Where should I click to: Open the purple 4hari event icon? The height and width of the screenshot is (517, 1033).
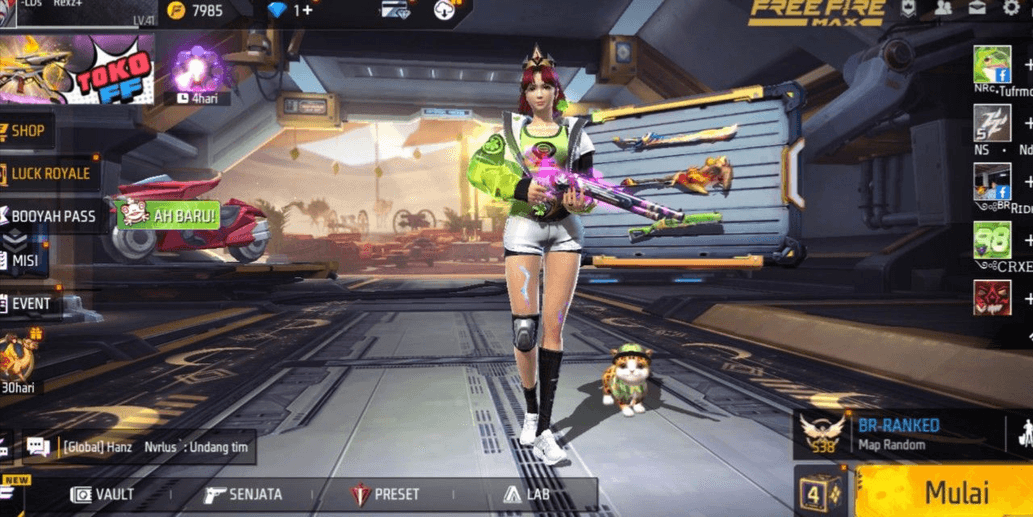(190, 72)
